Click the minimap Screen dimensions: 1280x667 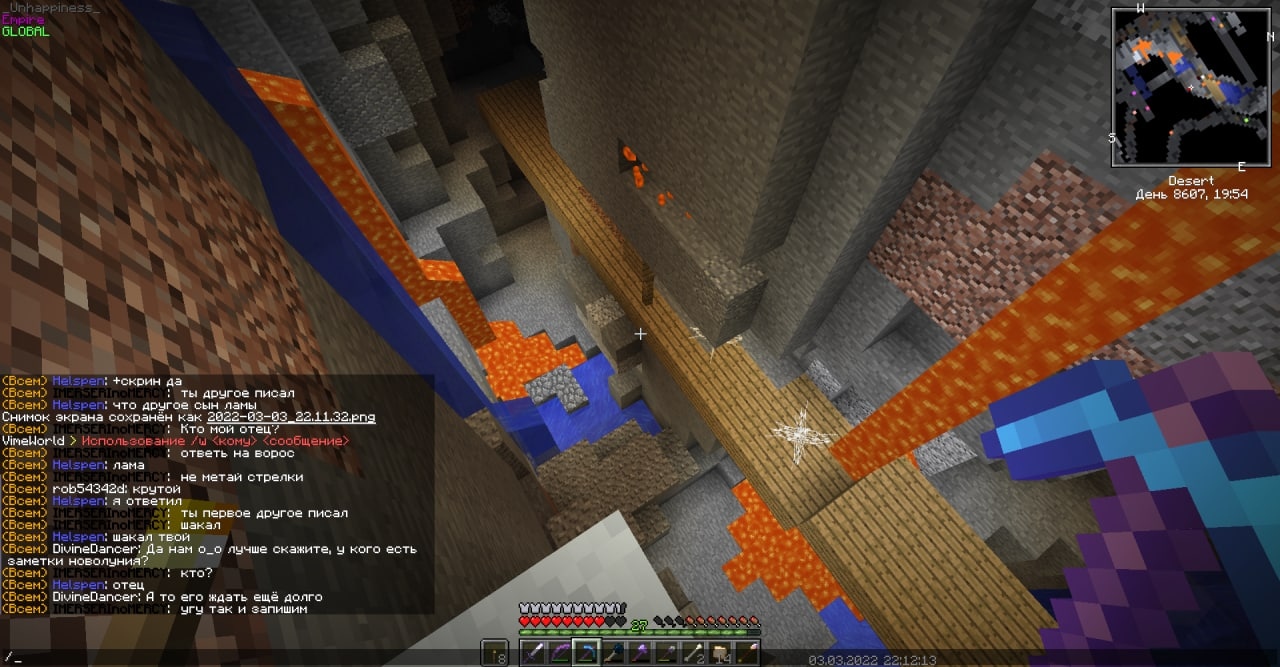(x=1191, y=87)
